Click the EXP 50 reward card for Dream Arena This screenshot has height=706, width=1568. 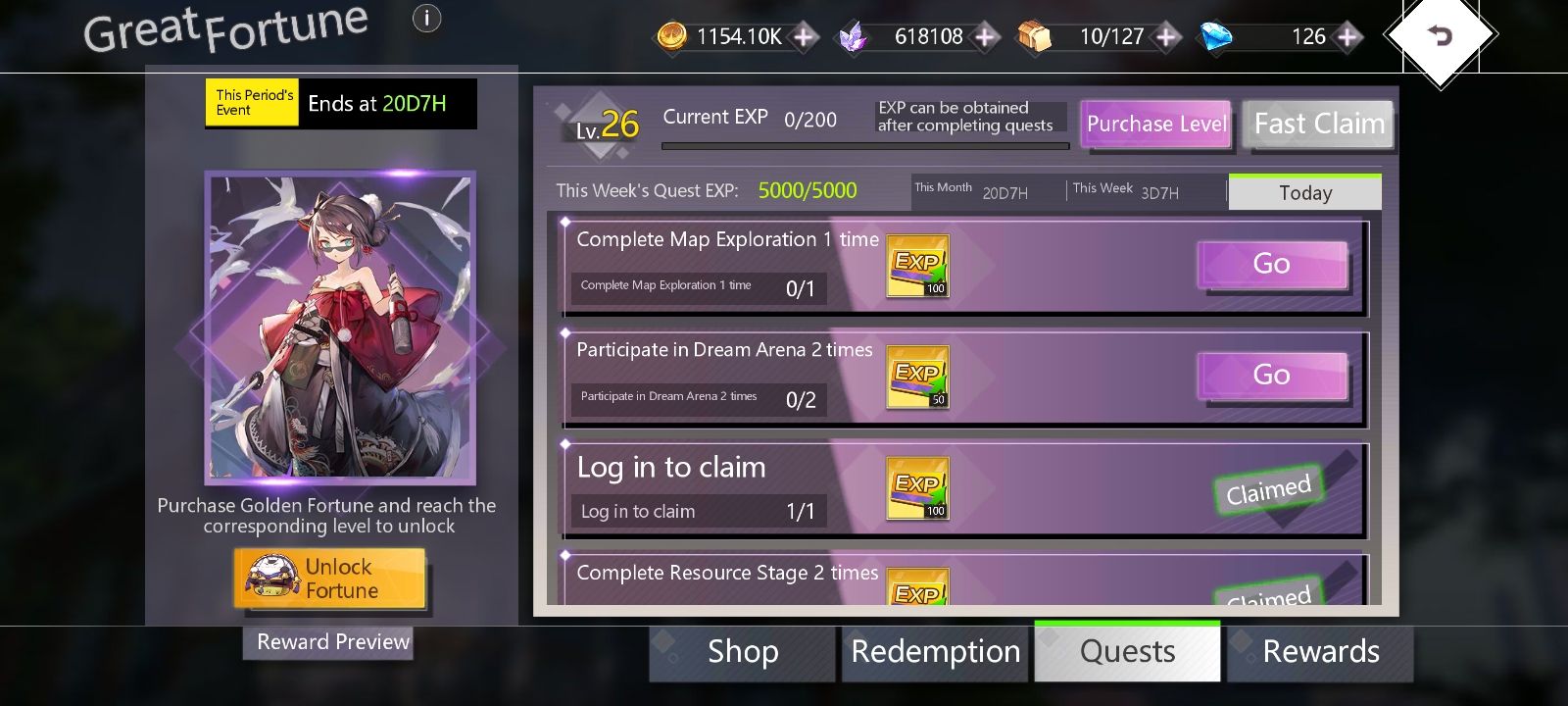pos(917,376)
